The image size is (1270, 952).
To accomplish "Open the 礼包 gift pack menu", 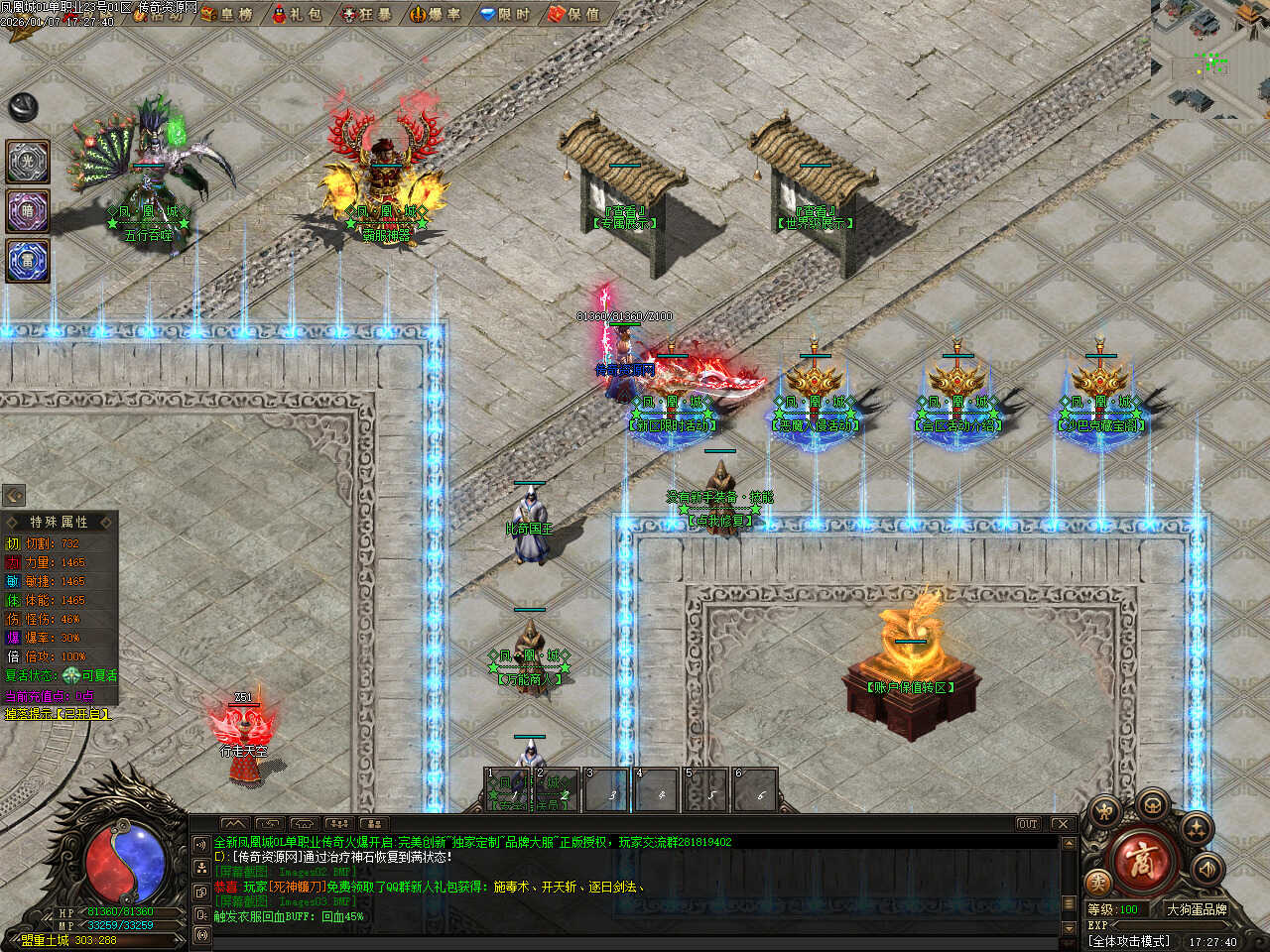I will (297, 14).
